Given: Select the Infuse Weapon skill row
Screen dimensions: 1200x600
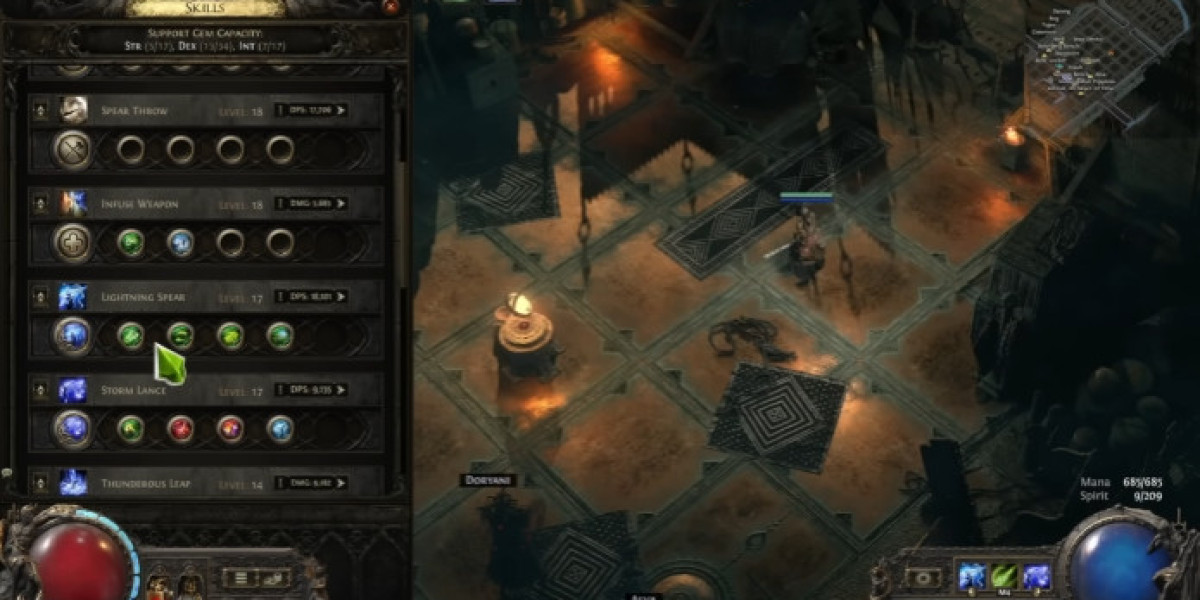Looking at the screenshot, I should 139,204.
